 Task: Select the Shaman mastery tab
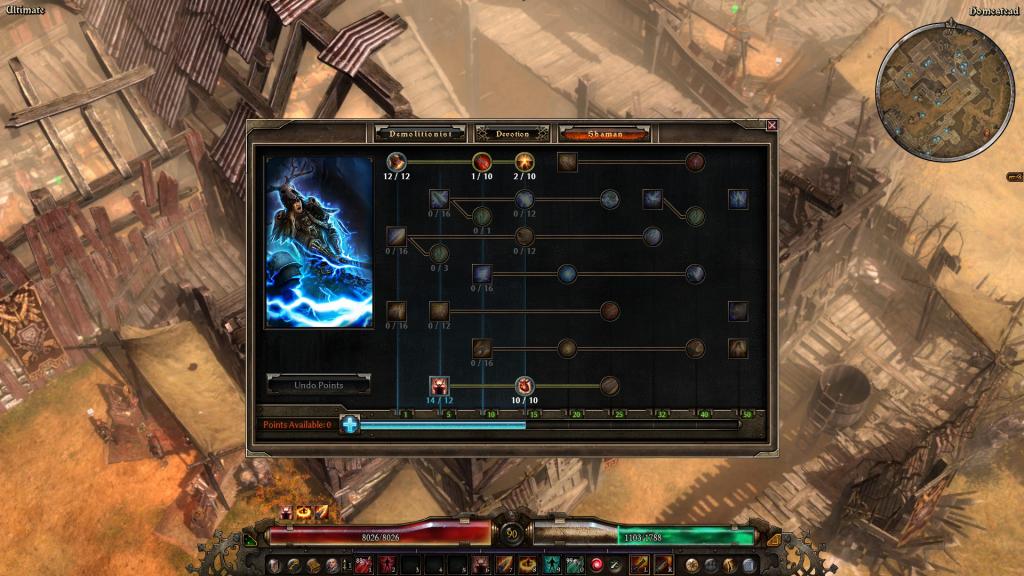click(x=604, y=133)
